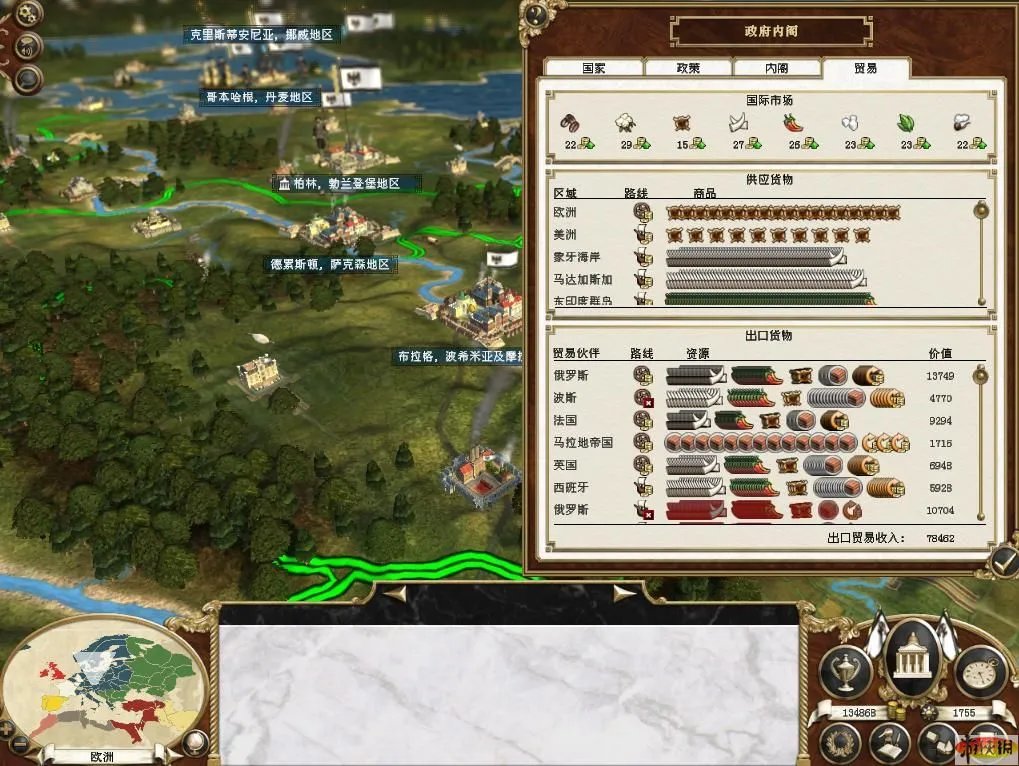Toggle the sound speaker button
The height and width of the screenshot is (766, 1019).
[28, 45]
